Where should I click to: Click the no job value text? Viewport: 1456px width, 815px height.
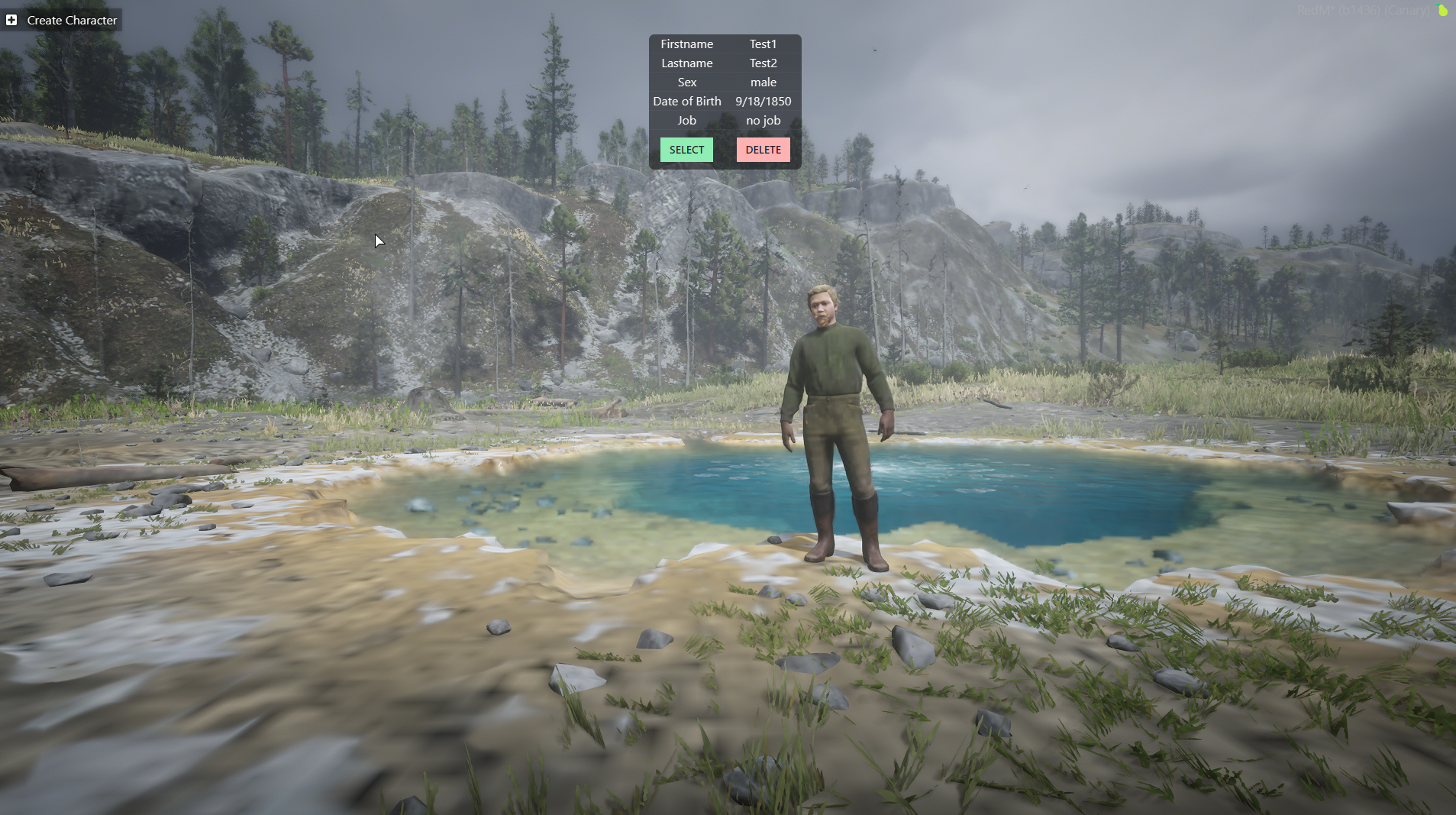763,120
